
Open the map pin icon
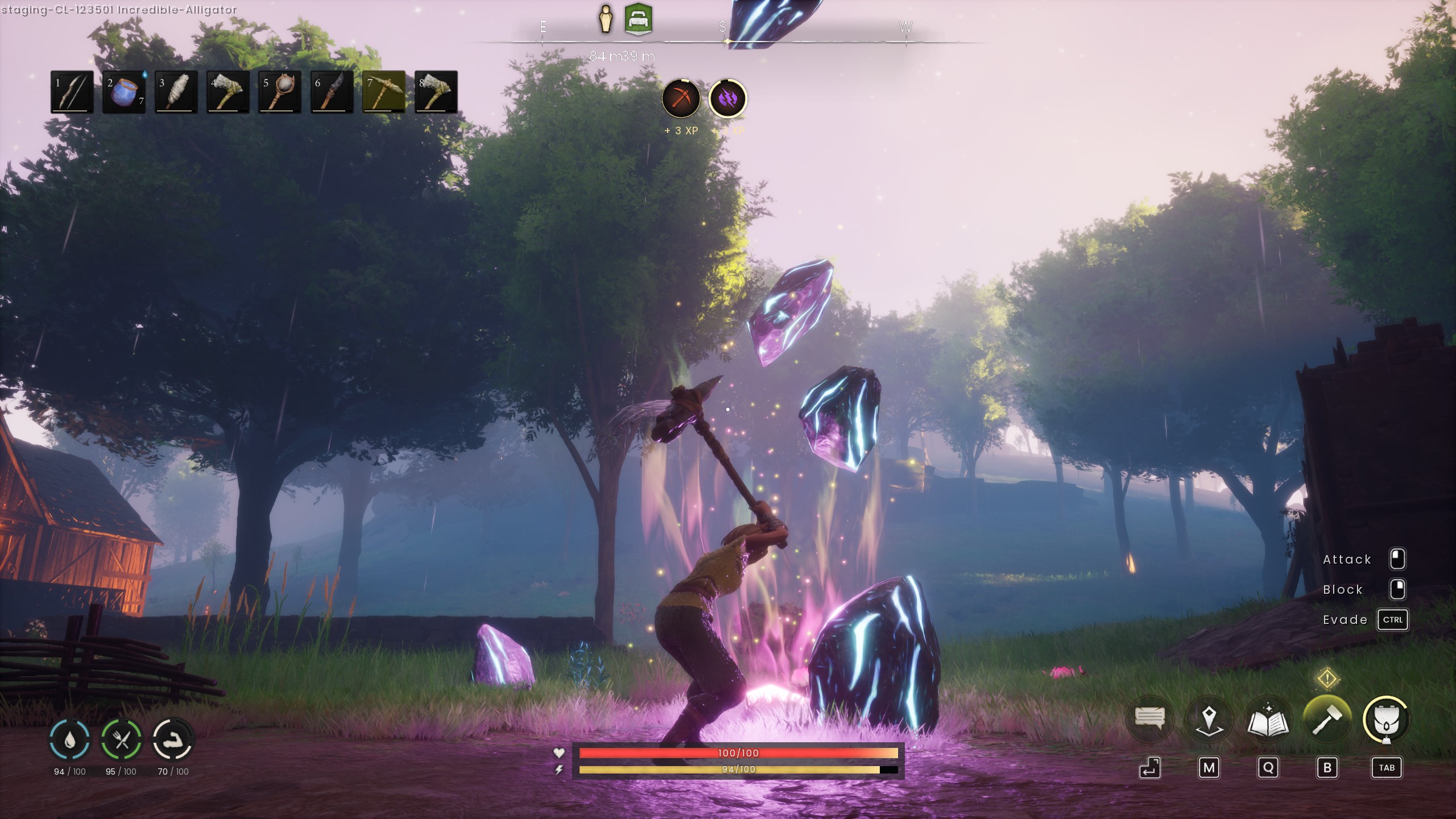pos(1209,719)
